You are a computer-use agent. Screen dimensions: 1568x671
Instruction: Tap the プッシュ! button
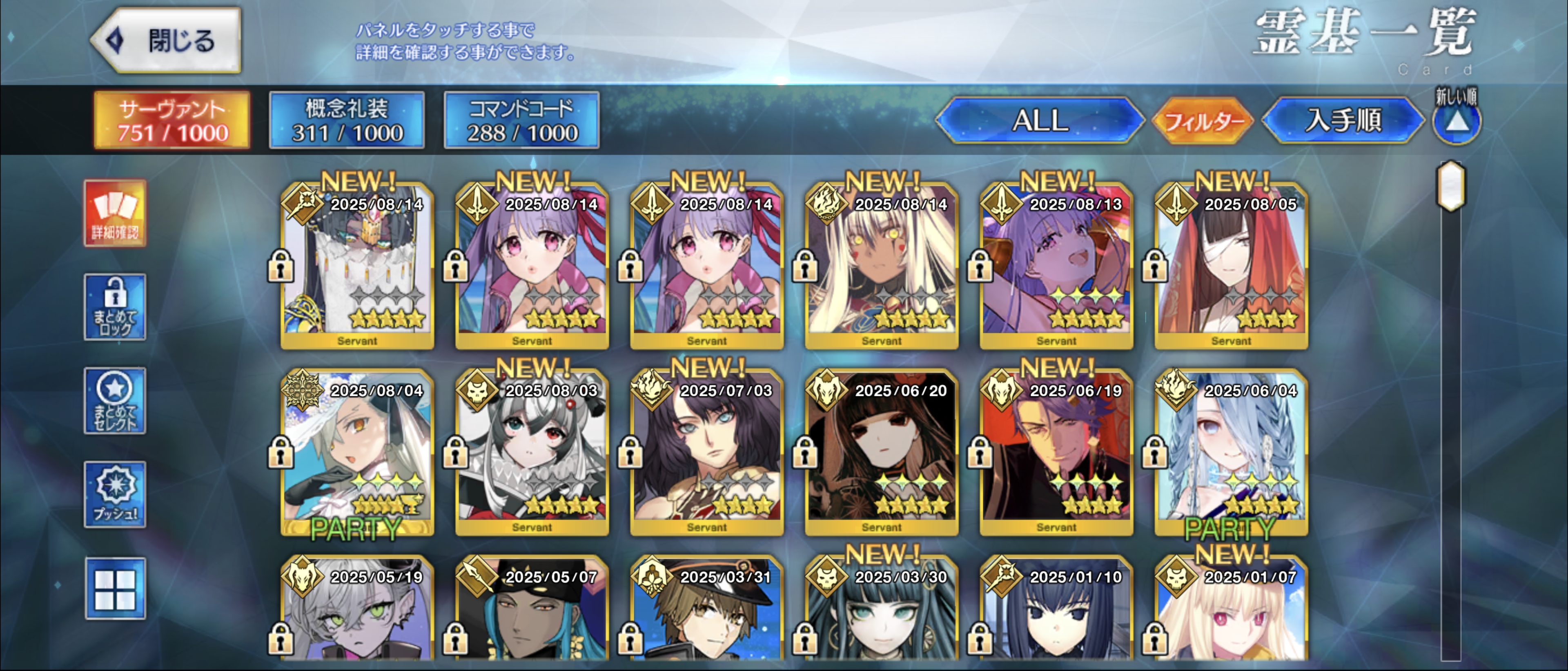115,495
